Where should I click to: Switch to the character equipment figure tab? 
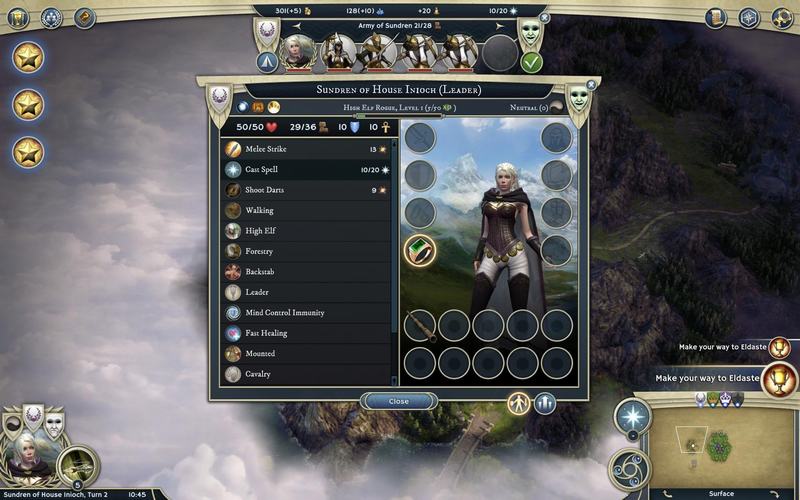pyautogui.click(x=518, y=403)
